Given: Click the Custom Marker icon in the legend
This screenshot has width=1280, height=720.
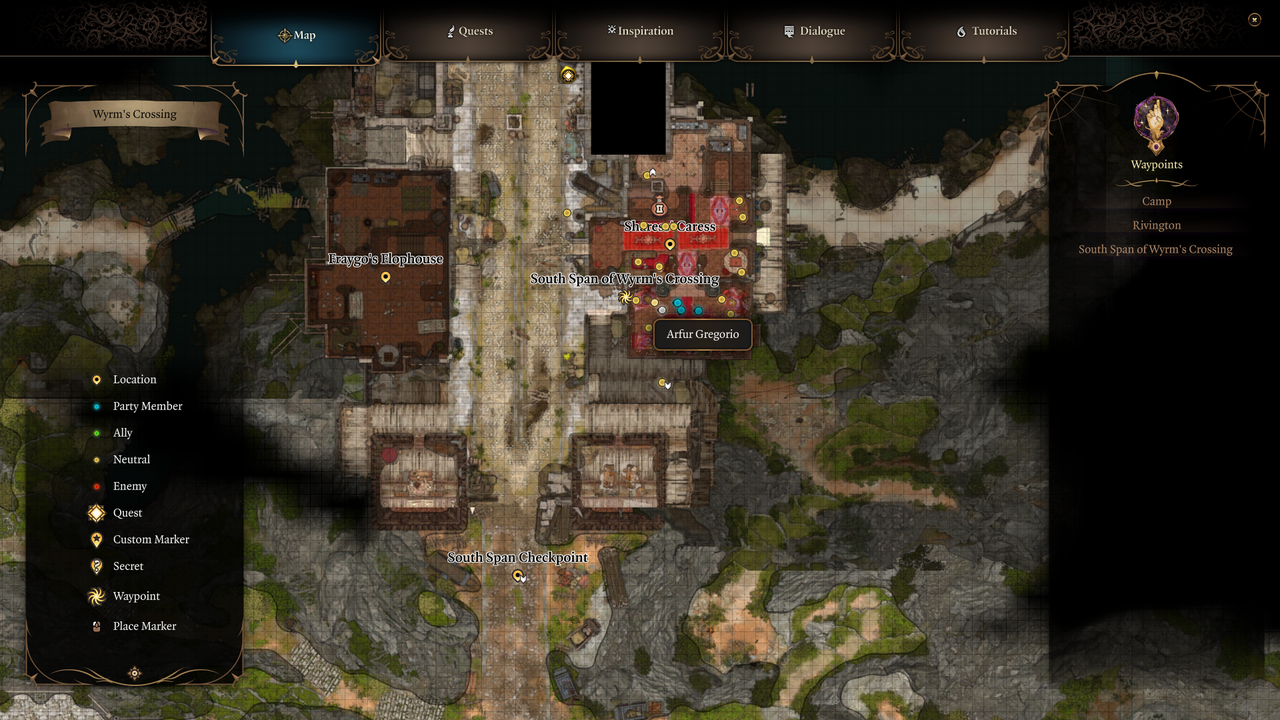Looking at the screenshot, I should click(x=96, y=539).
